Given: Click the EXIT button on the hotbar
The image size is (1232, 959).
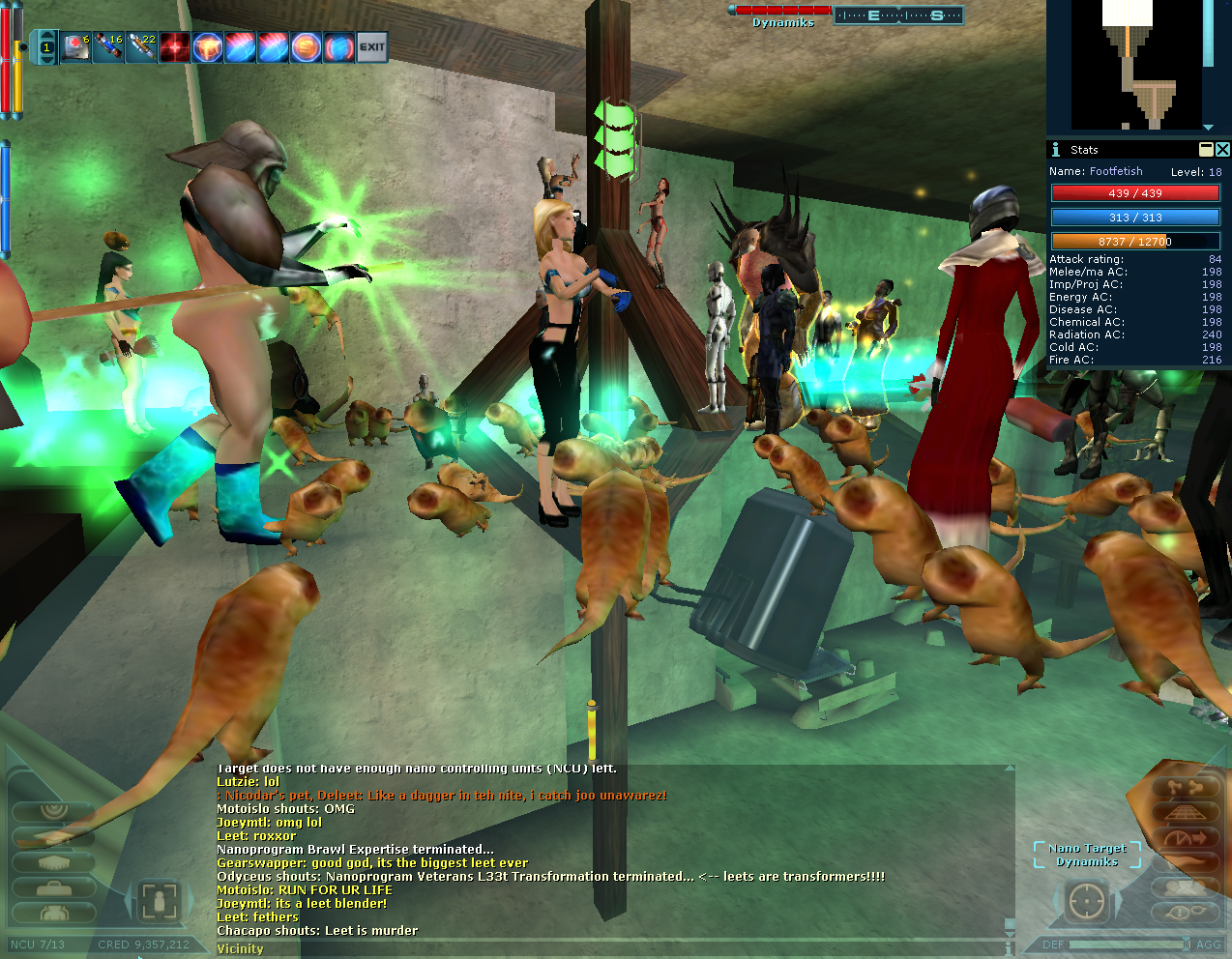Looking at the screenshot, I should point(372,47).
